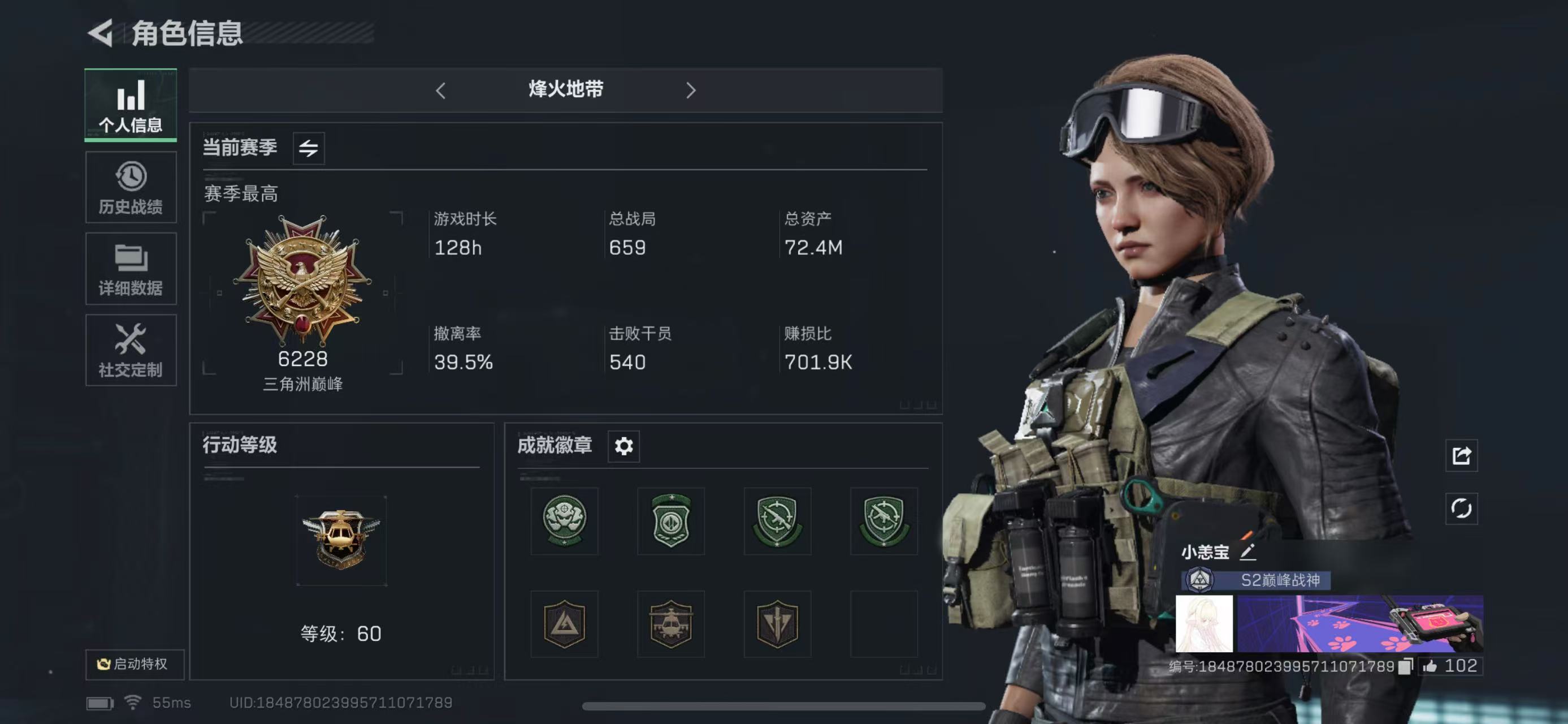The image size is (1568, 724).
Task: Copy the 编号 player ID number
Action: click(x=1405, y=666)
